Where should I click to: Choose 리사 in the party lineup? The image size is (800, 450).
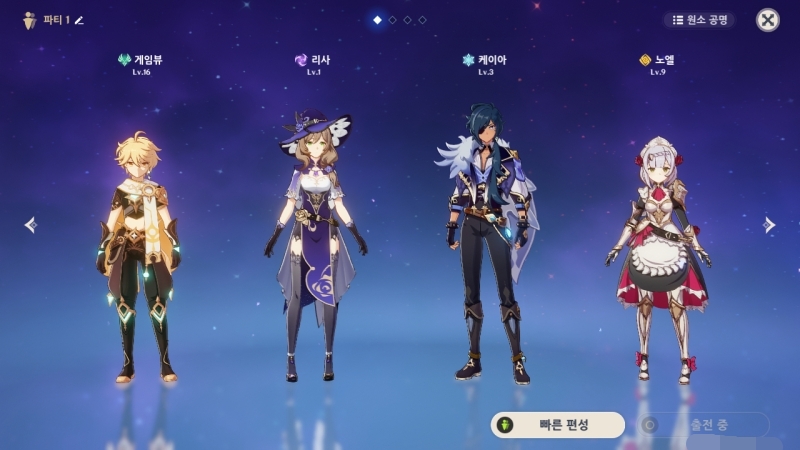point(312,245)
